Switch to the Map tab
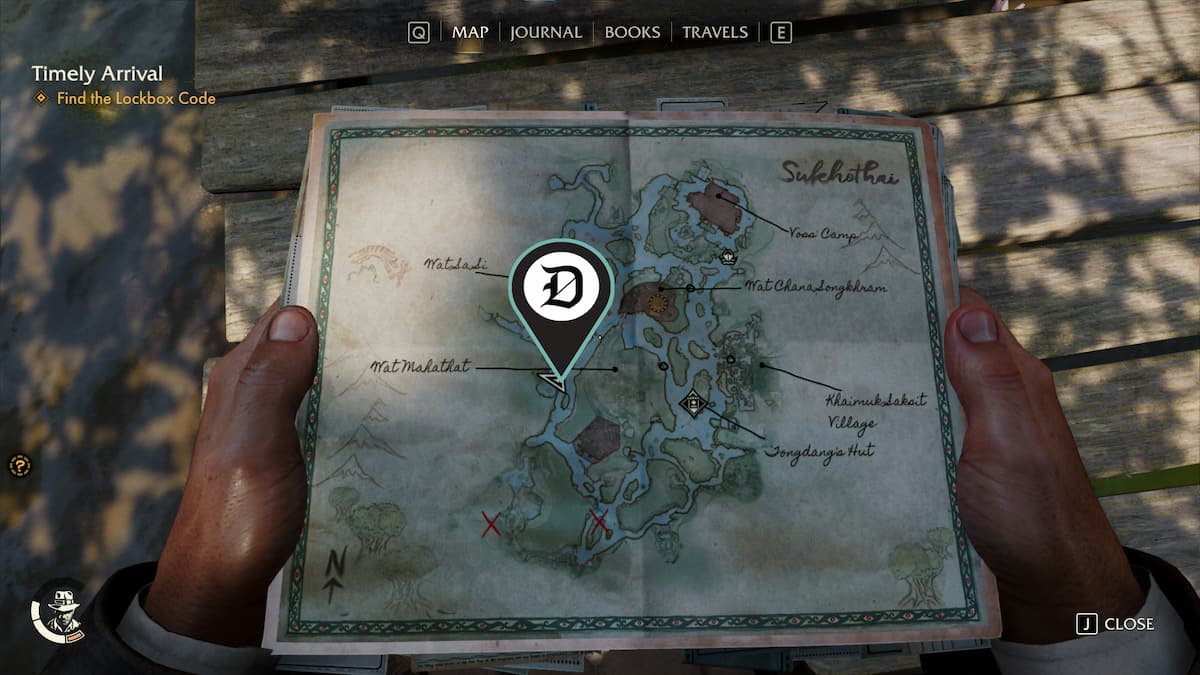 point(470,32)
